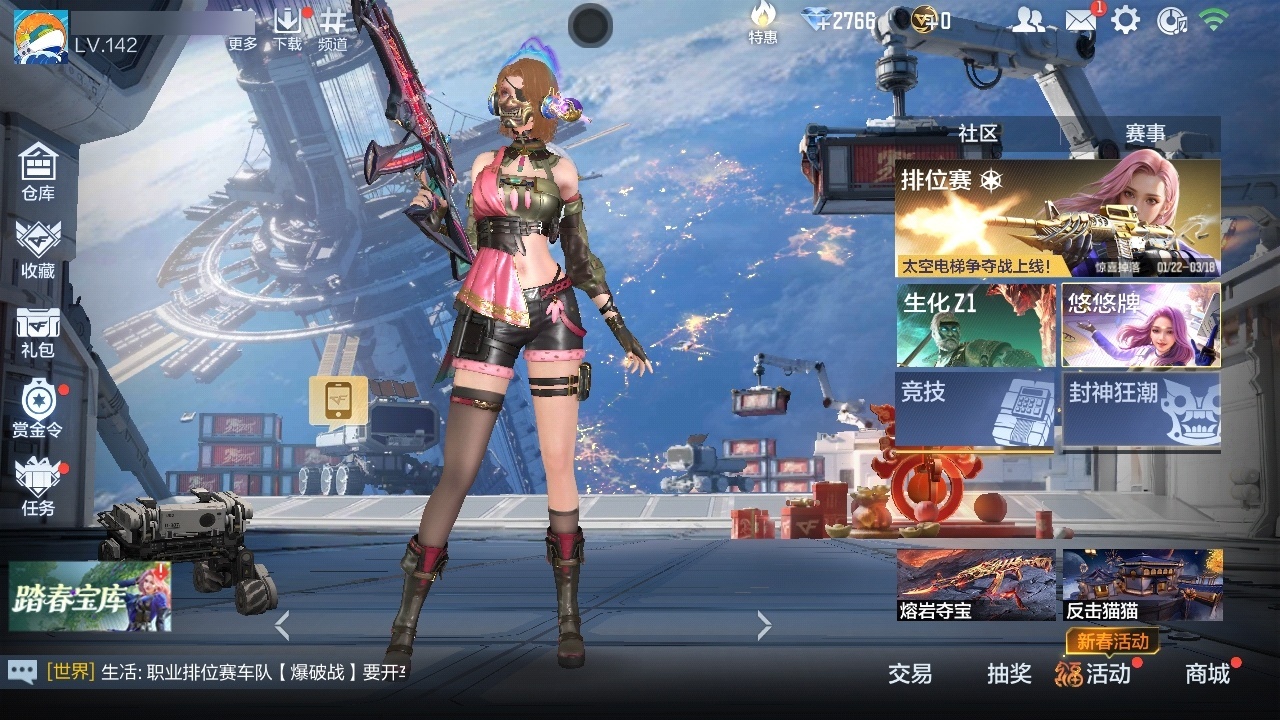This screenshot has height=720, width=1280.
Task: Click the player avatar portrait
Action: point(40,36)
